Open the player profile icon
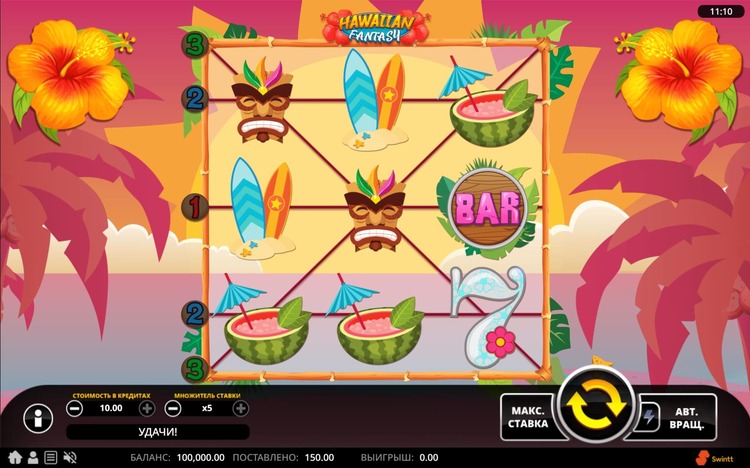Viewport: 750px width, 468px height. [x=33, y=457]
